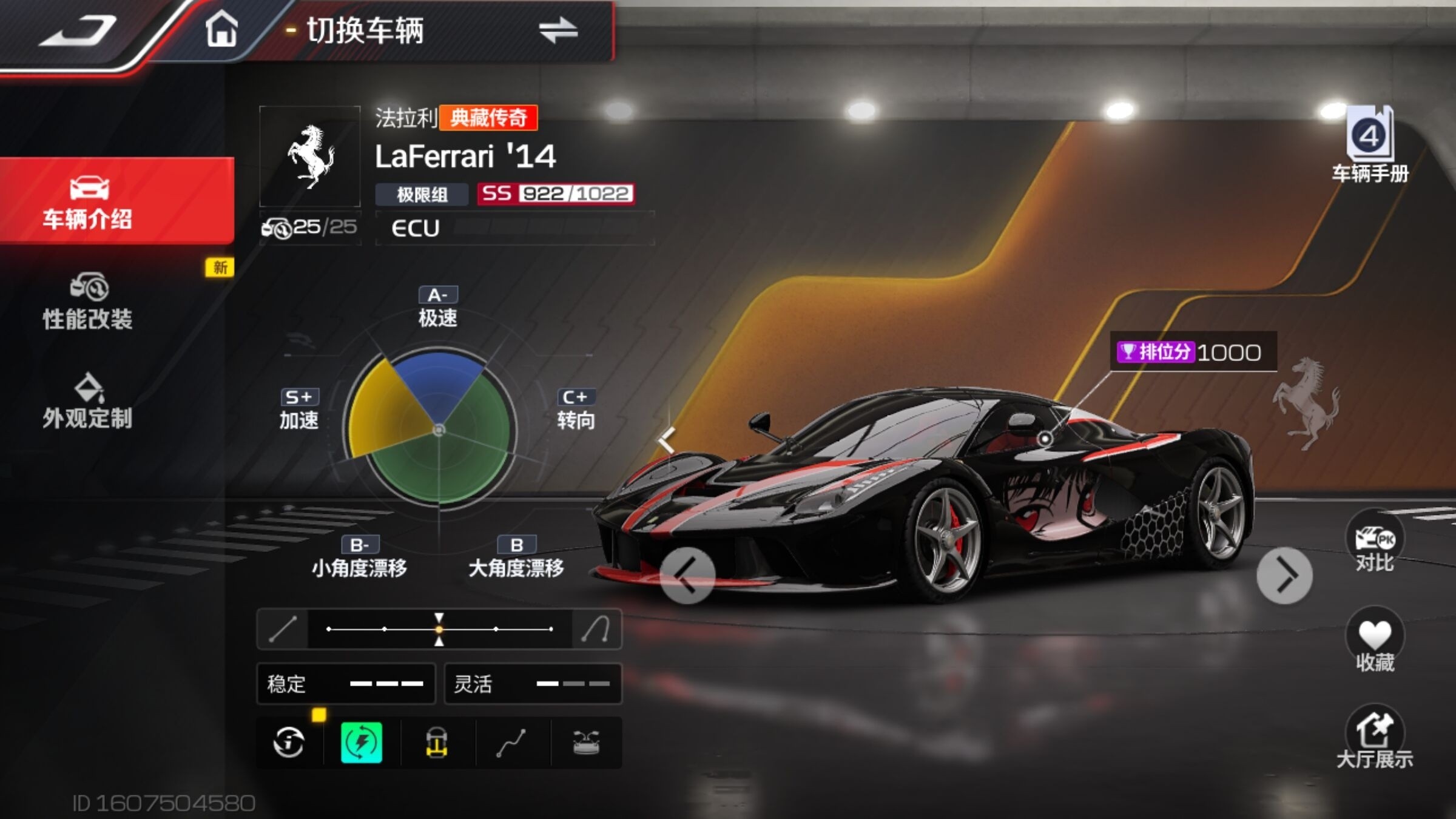This screenshot has height=819, width=1456.
Task: Open the 对比 PK comparison
Action: coord(1375,543)
